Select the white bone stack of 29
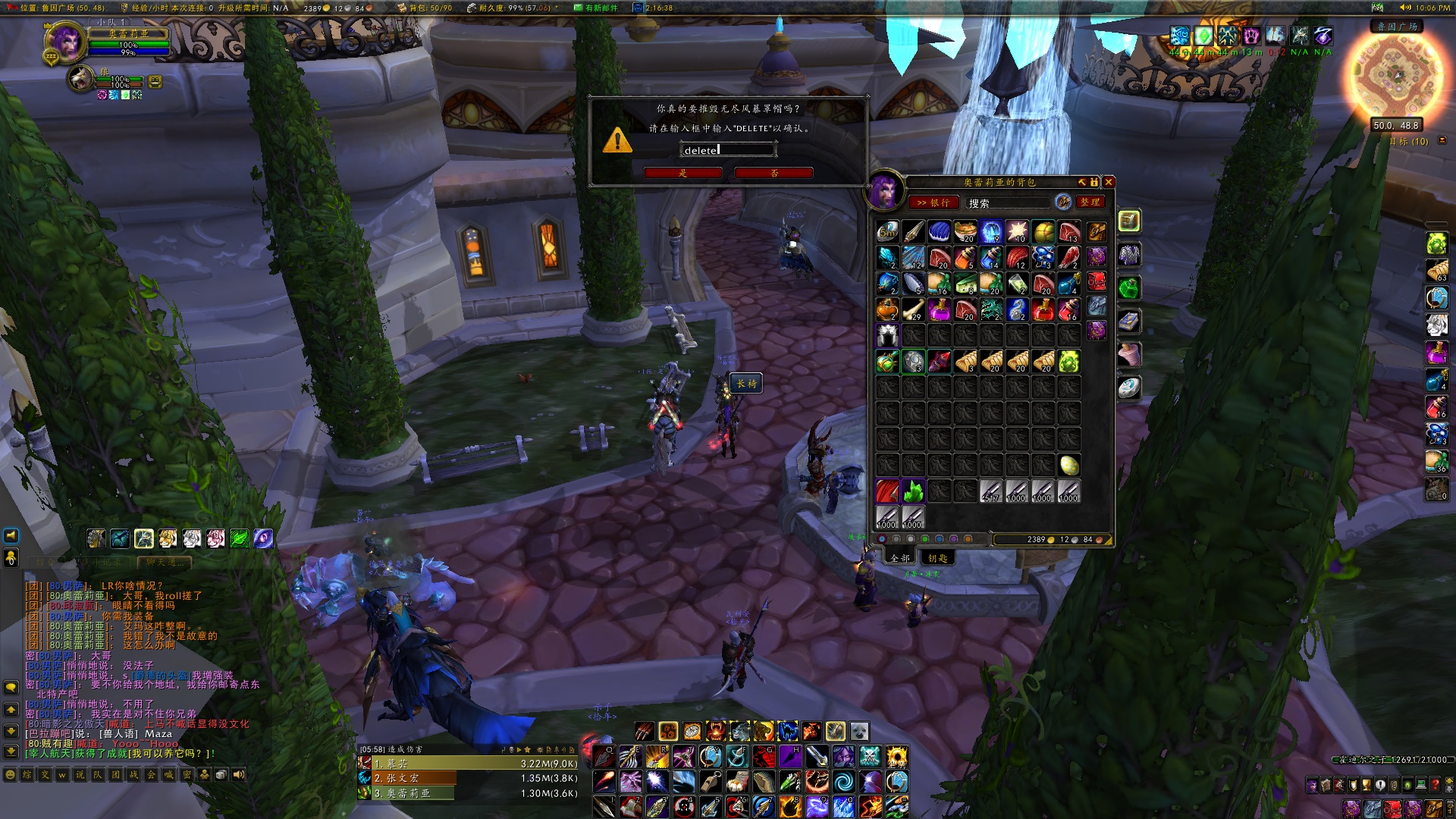1456x819 pixels. pyautogui.click(x=914, y=309)
